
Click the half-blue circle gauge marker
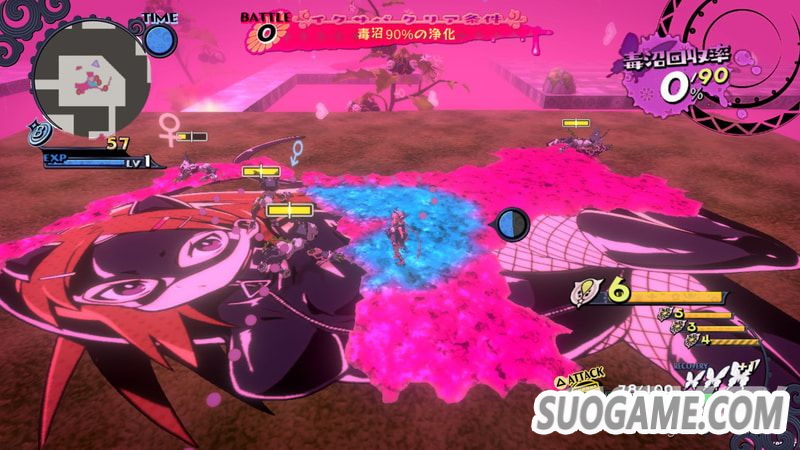pos(513,223)
